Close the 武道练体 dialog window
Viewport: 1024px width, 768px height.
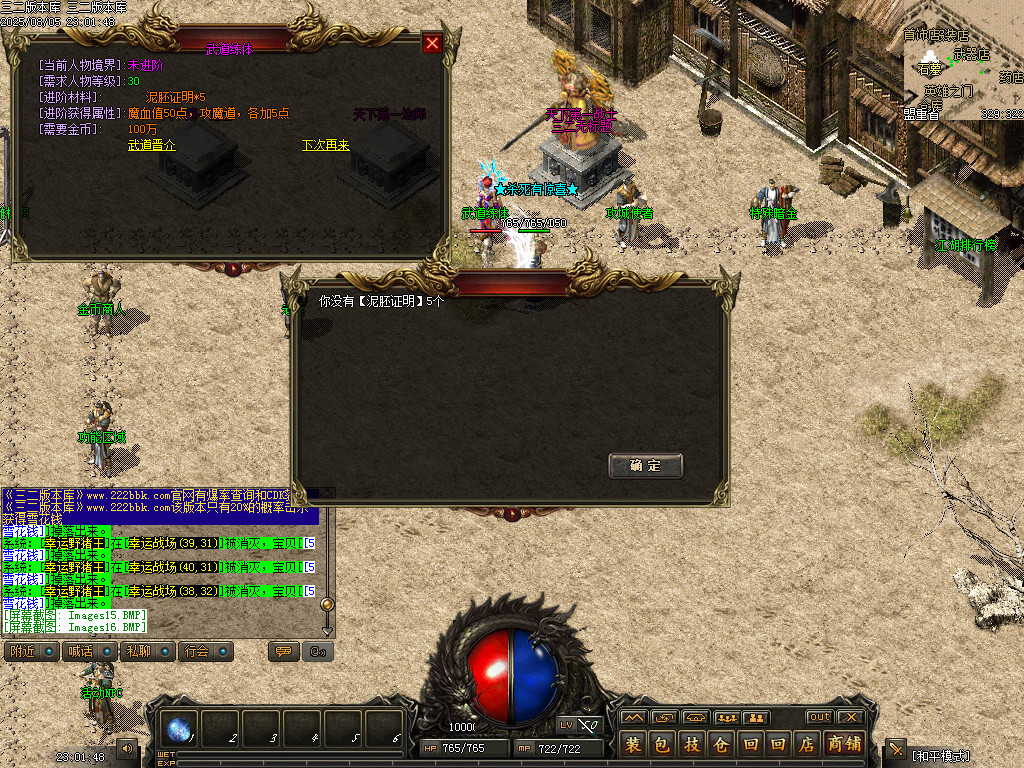(432, 43)
